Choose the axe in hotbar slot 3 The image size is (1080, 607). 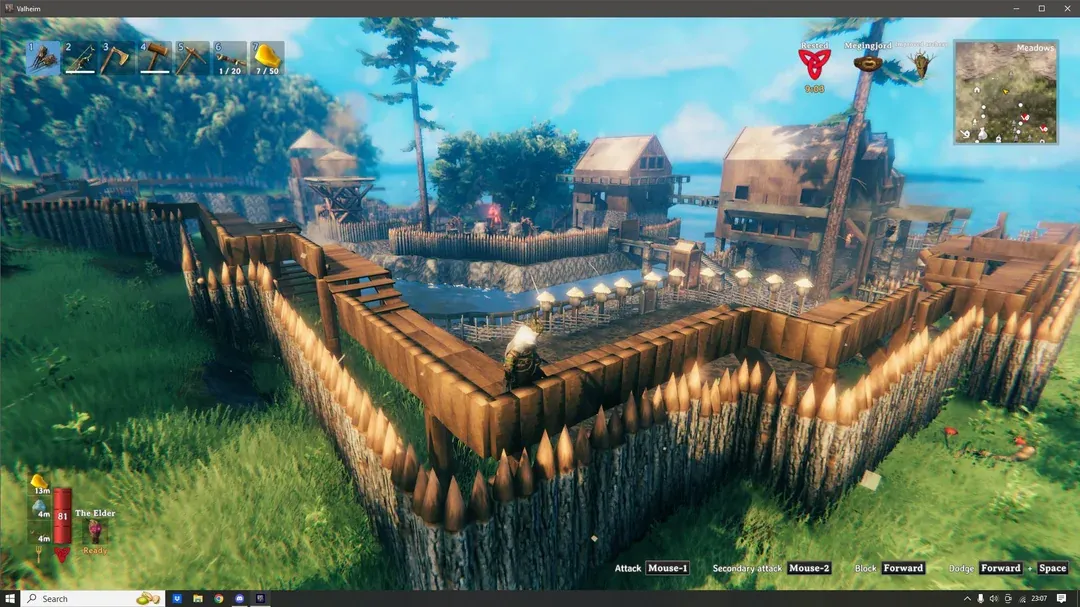point(117,58)
